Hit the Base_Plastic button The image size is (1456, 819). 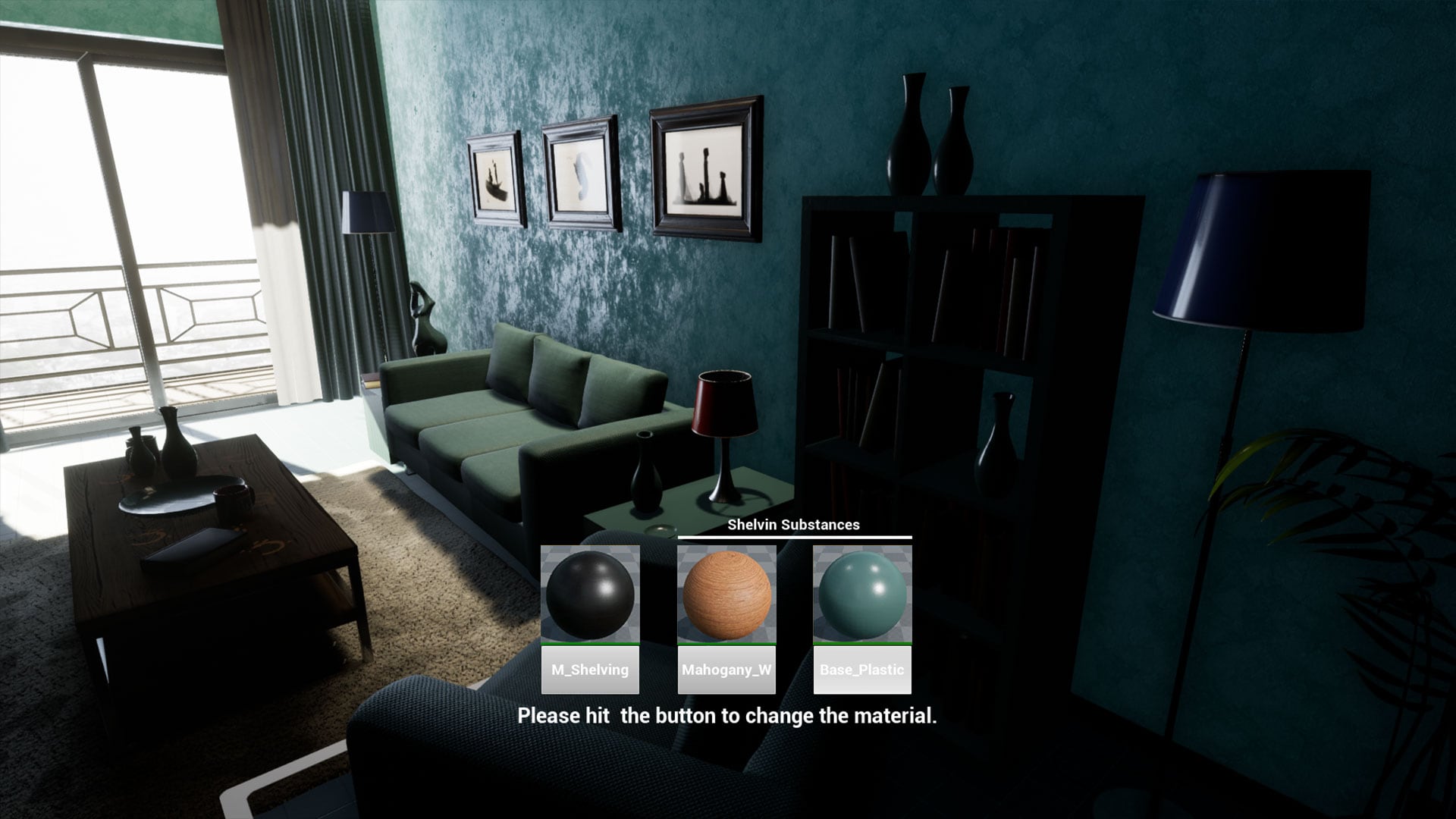click(861, 670)
